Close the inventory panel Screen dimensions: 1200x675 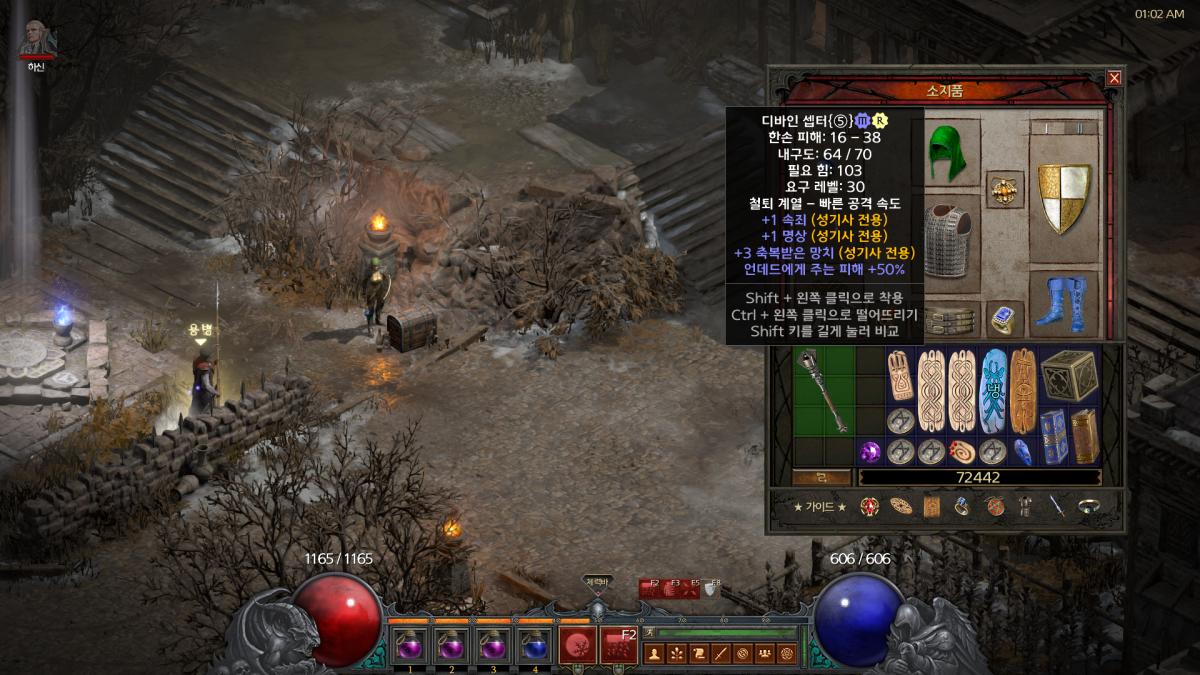(x=1114, y=78)
